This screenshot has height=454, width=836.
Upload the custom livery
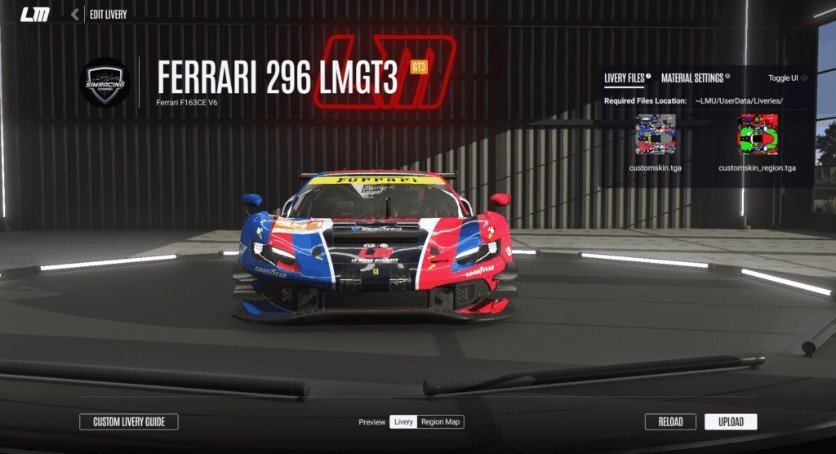(x=730, y=422)
